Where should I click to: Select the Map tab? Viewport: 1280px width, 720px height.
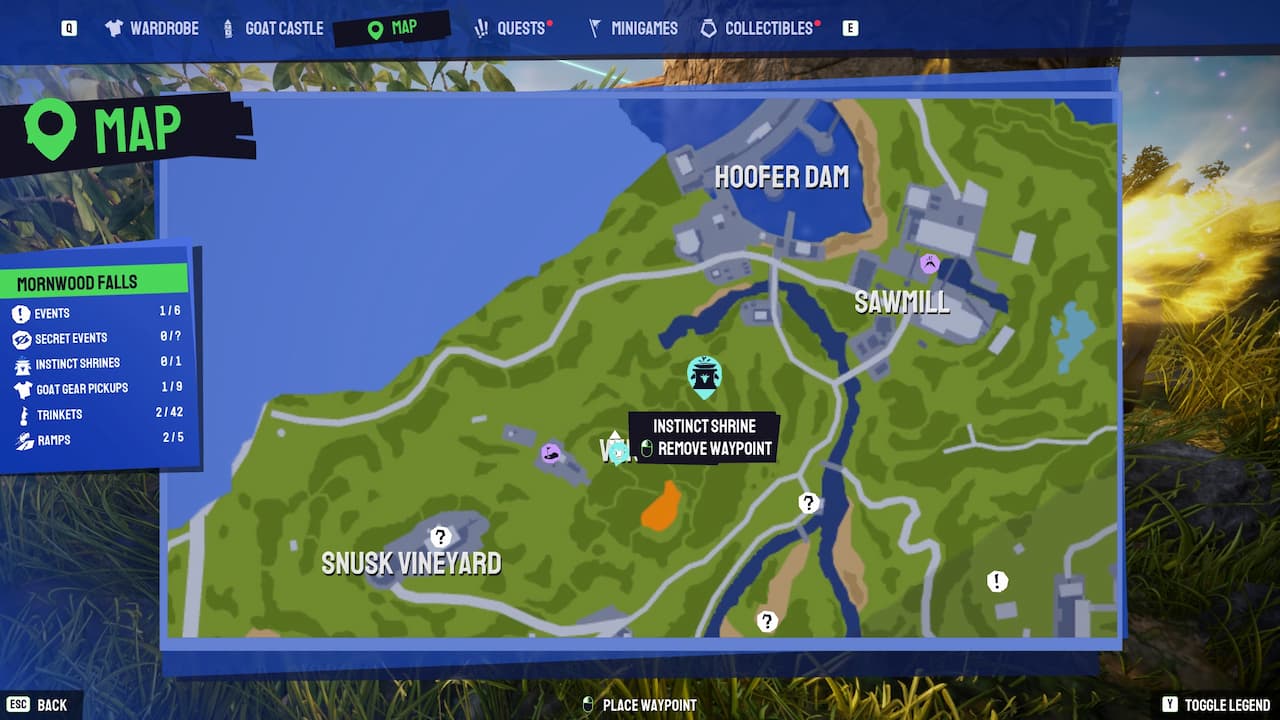tap(392, 28)
